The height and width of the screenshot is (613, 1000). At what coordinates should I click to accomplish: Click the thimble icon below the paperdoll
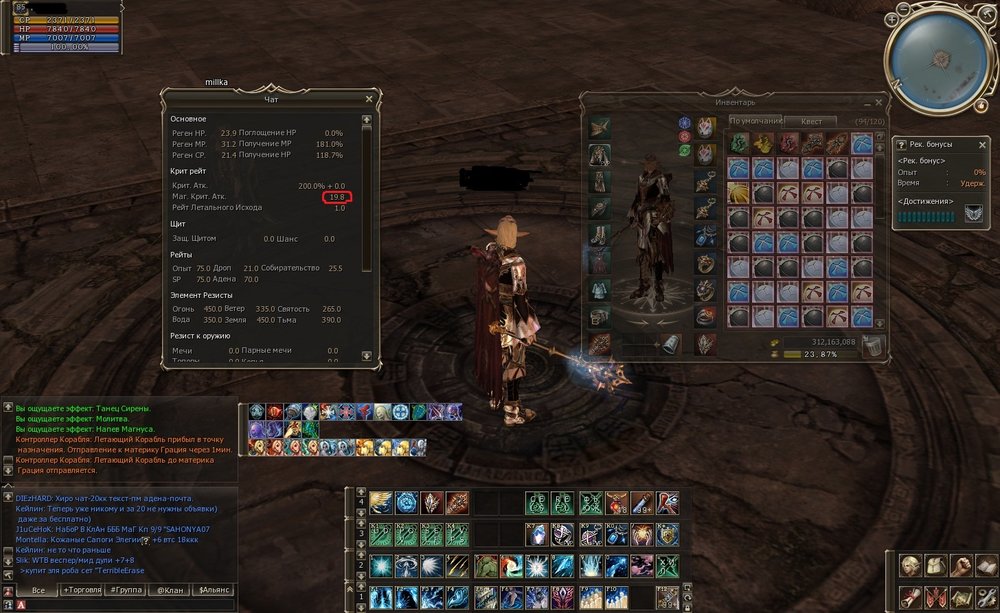pyautogui.click(x=671, y=344)
